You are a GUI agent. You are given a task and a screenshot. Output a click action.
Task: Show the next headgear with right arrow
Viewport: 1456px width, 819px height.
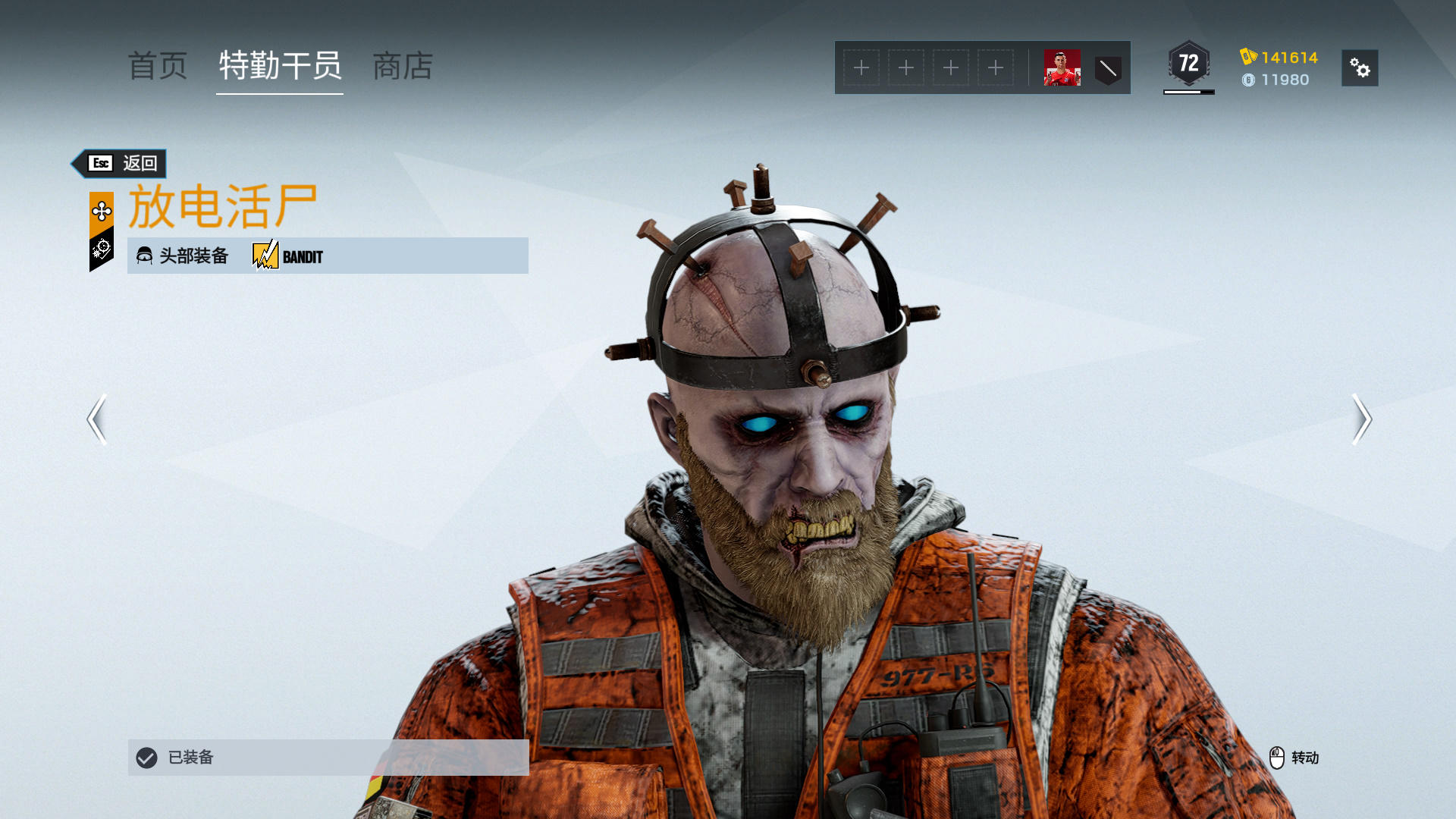(1362, 419)
